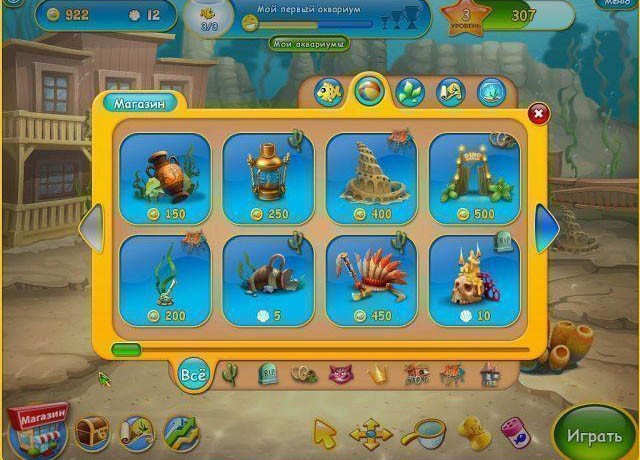Close the shop window
Screen dimensions: 640x460
click(538, 114)
